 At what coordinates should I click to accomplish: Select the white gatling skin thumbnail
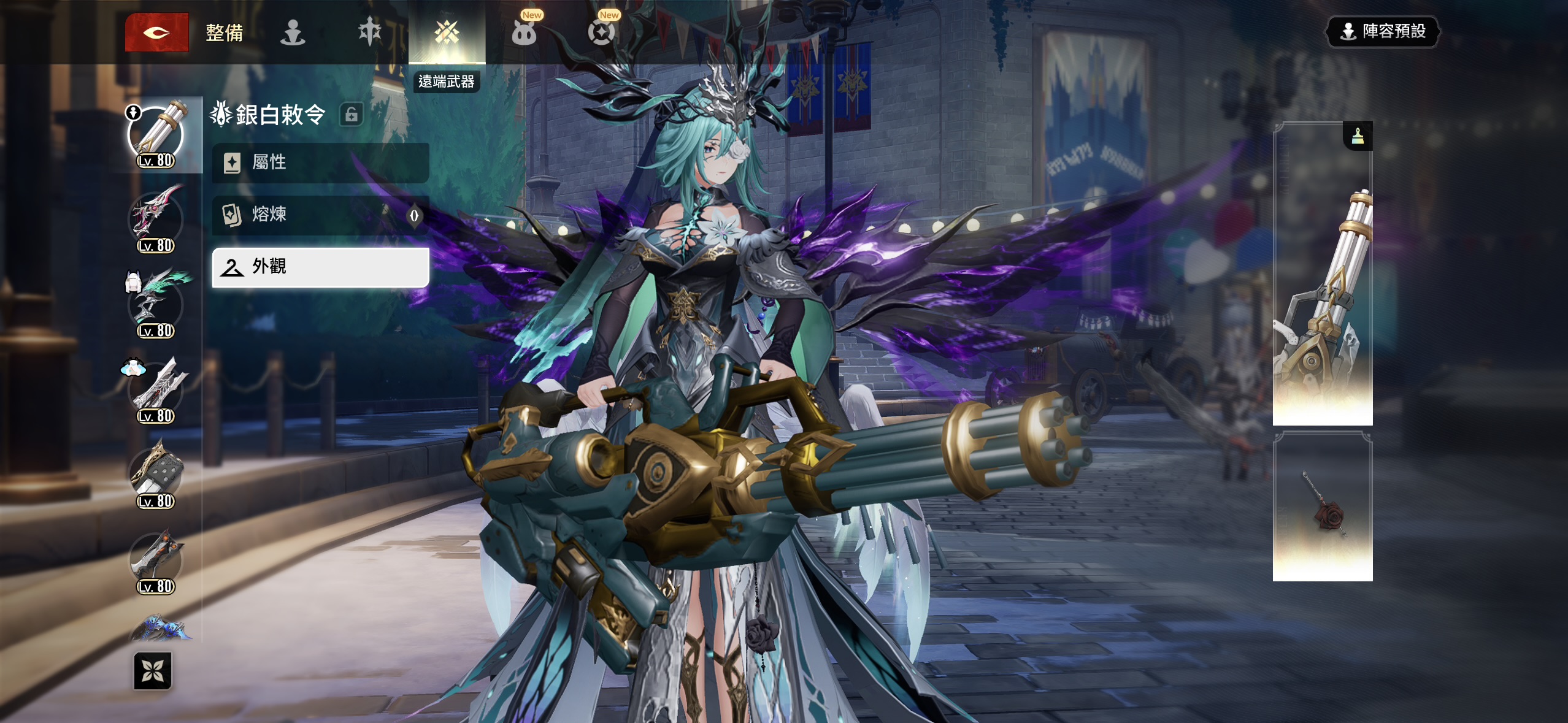(x=1322, y=276)
